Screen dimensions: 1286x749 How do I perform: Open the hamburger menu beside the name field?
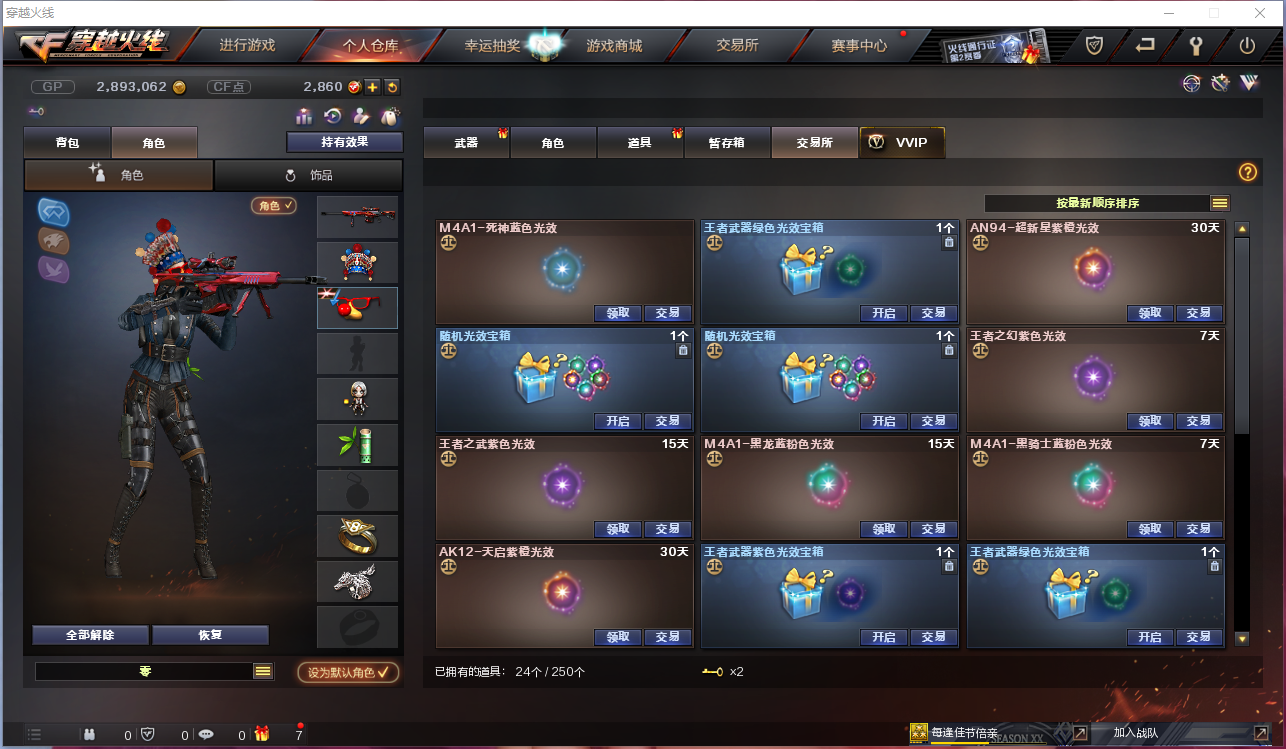pyautogui.click(x=264, y=672)
